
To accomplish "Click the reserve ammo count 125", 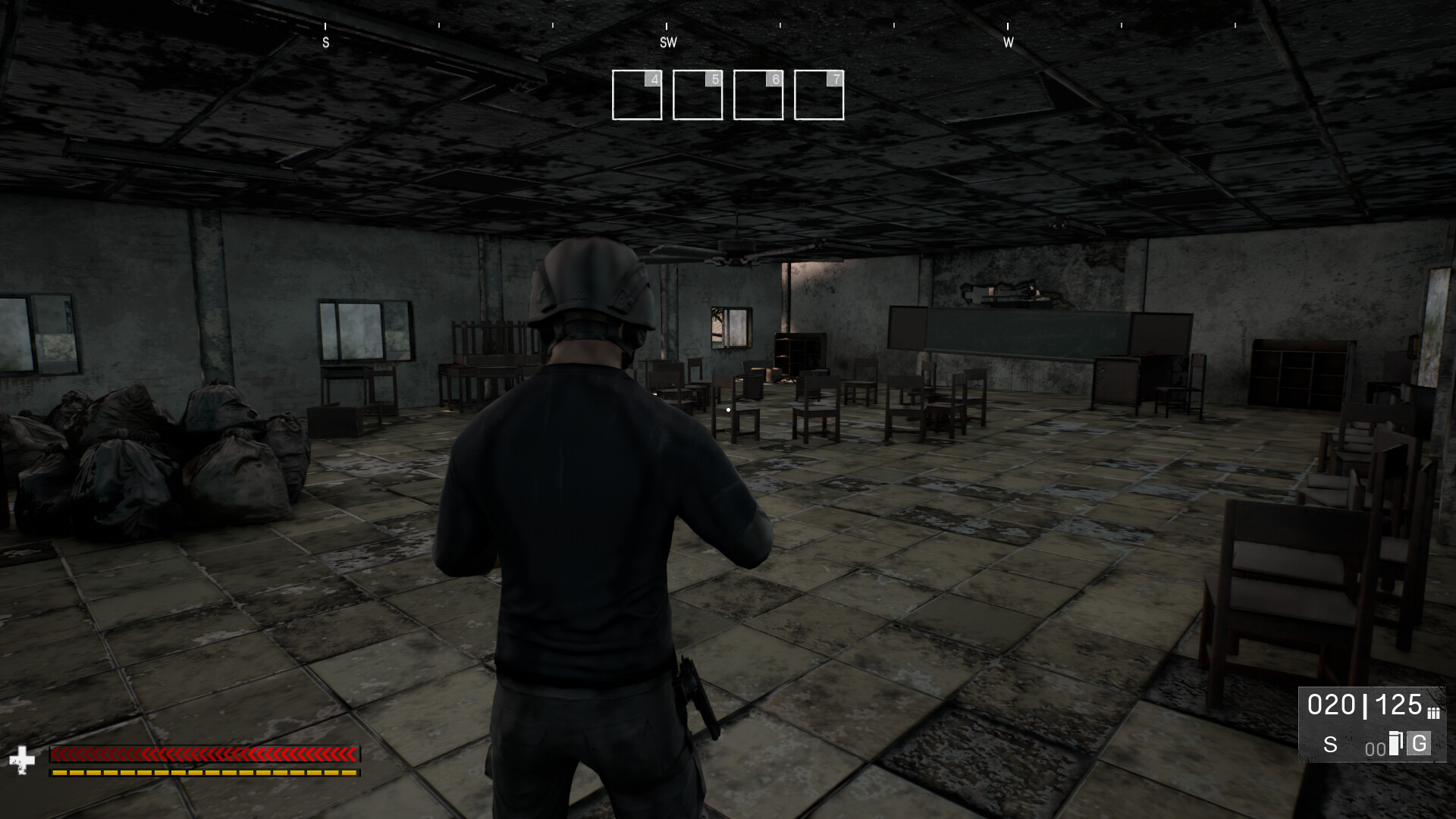I will click(x=1399, y=704).
